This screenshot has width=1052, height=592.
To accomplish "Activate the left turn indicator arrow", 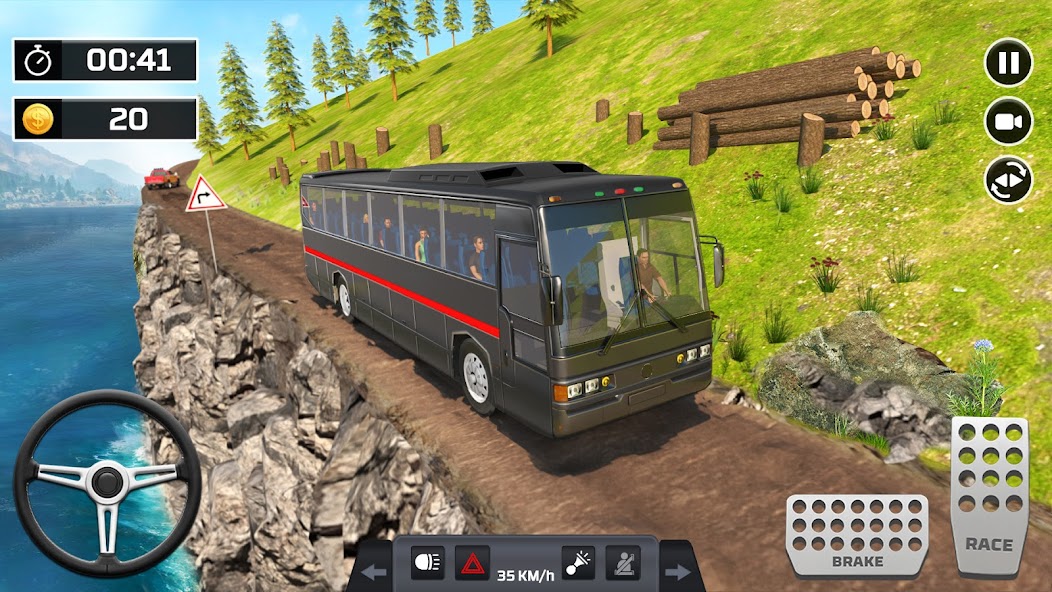I will click(x=374, y=573).
